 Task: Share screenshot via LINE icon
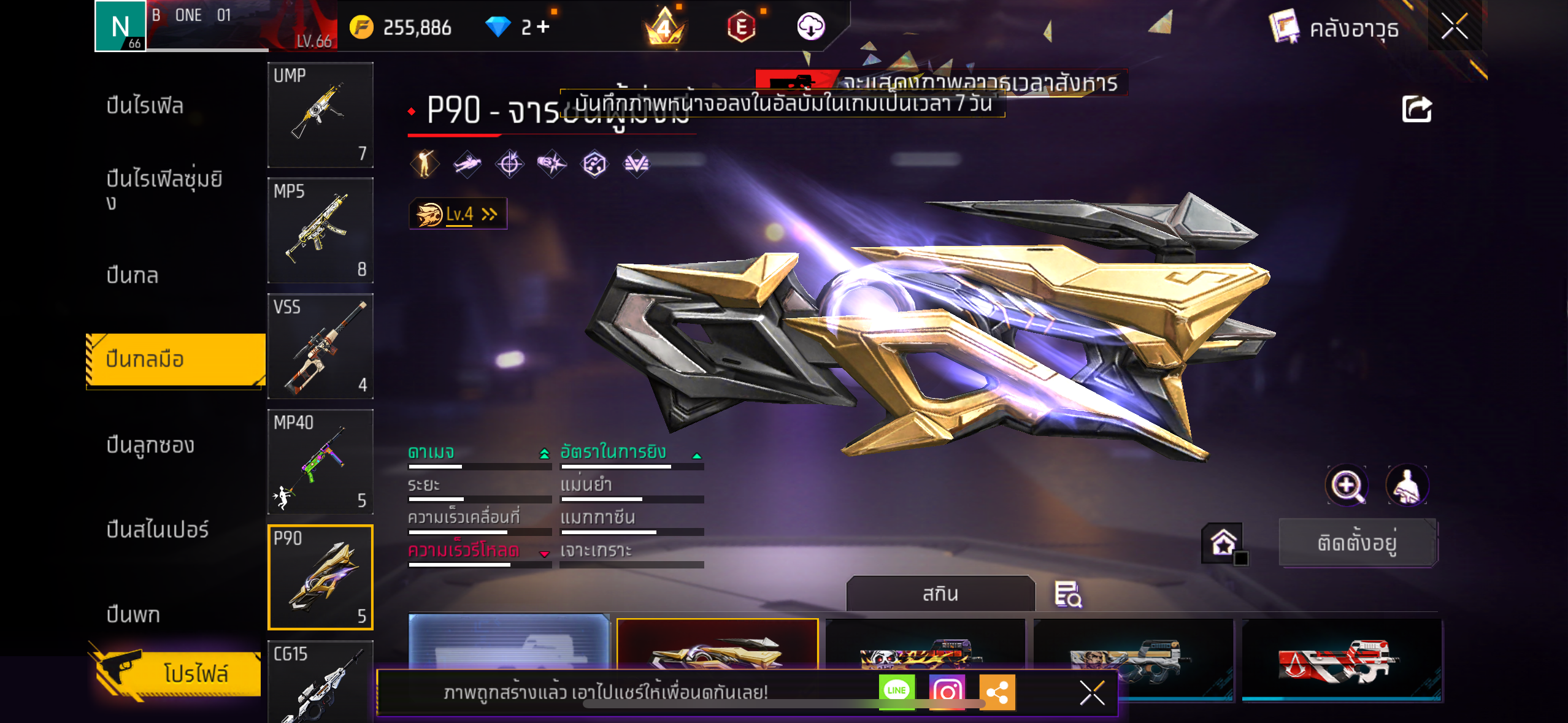tap(896, 691)
